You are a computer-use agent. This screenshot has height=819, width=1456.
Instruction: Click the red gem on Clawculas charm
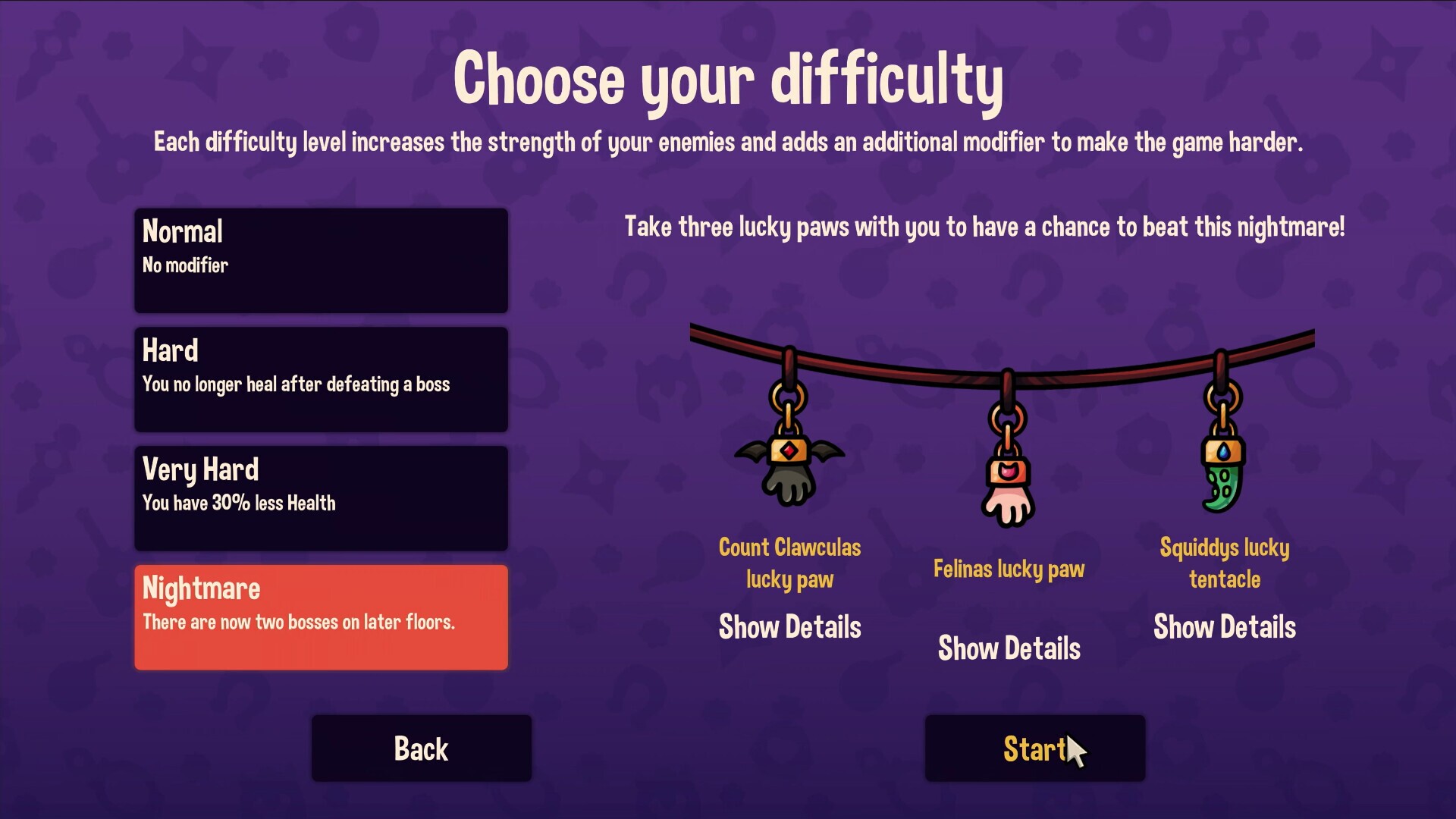(x=787, y=453)
